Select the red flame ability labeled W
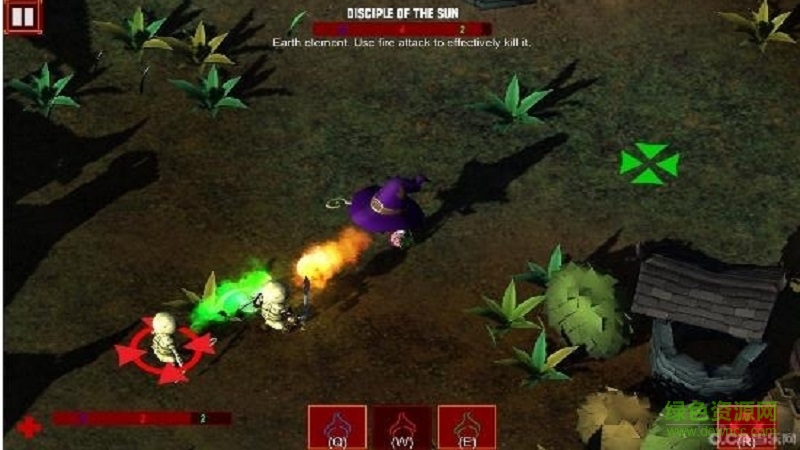This screenshot has width=800, height=450. click(402, 427)
